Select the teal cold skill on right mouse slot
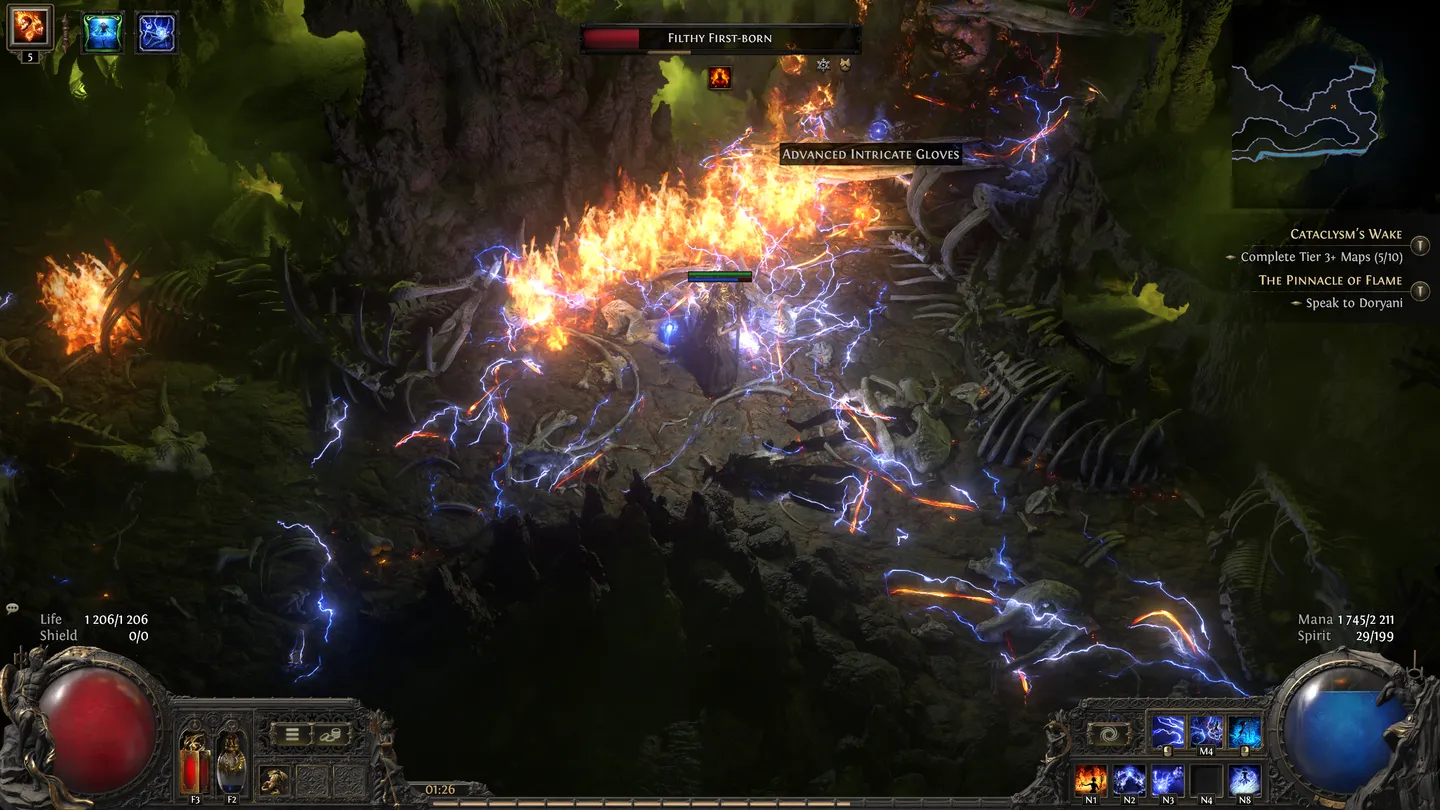This screenshot has height=810, width=1440. point(1245,732)
